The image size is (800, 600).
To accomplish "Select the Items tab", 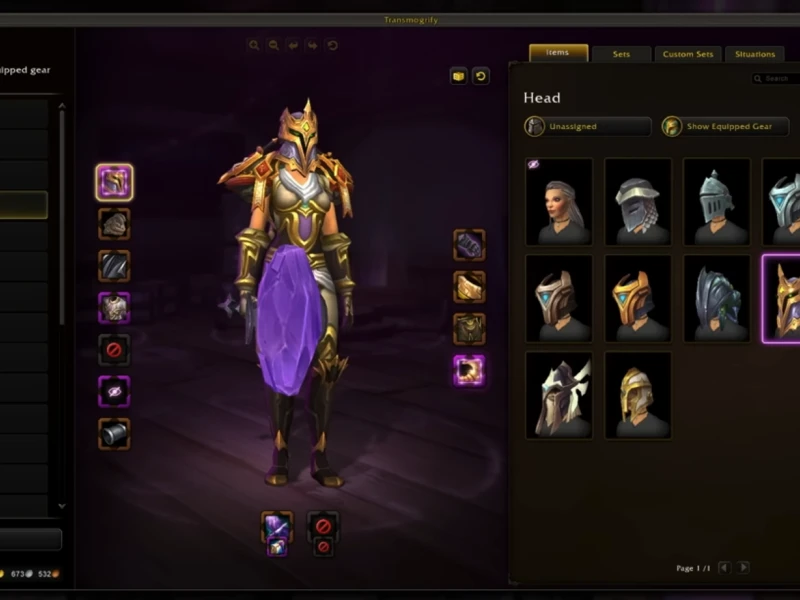I will pyautogui.click(x=558, y=53).
